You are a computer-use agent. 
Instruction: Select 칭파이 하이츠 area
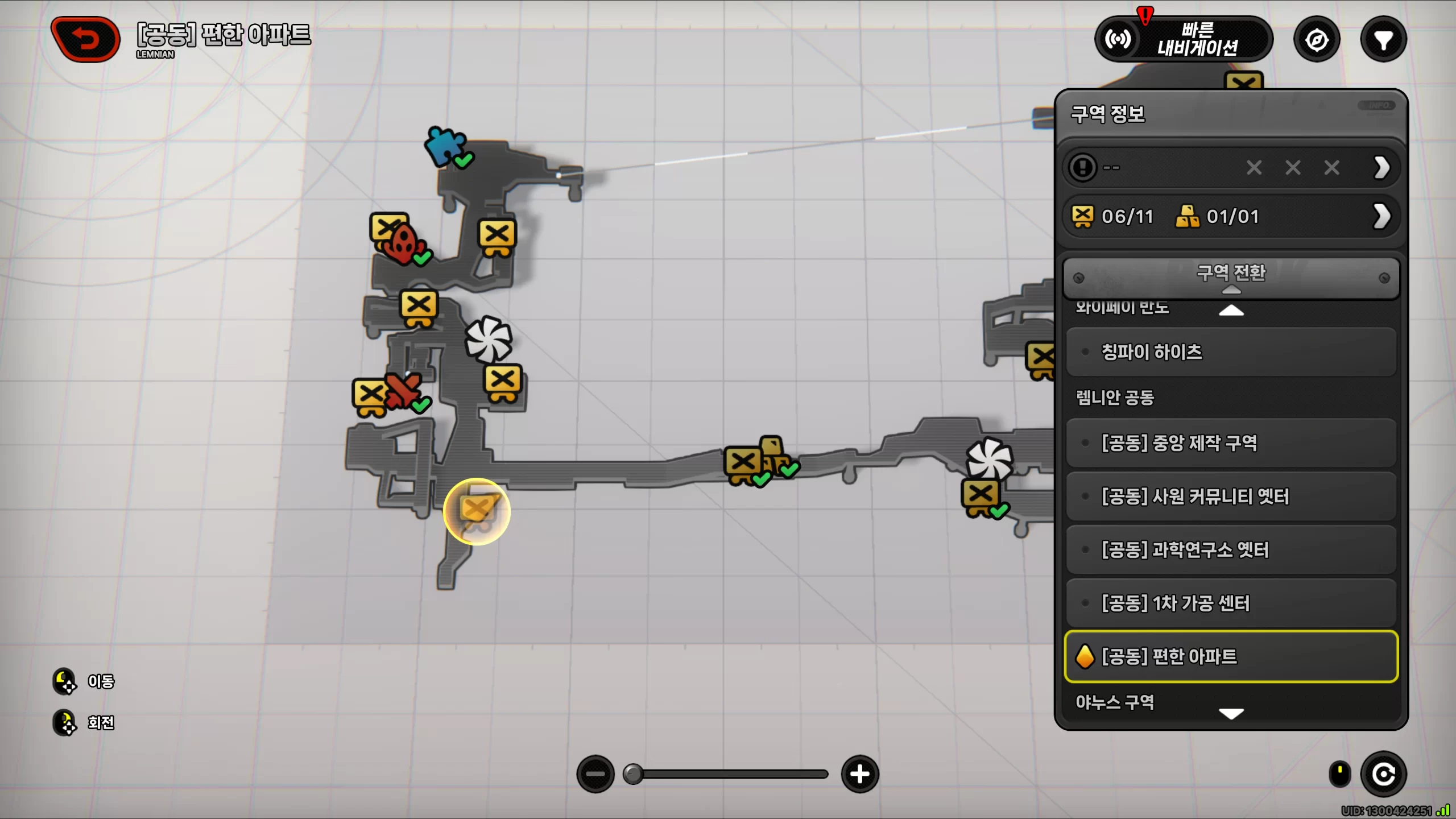pos(1230,352)
